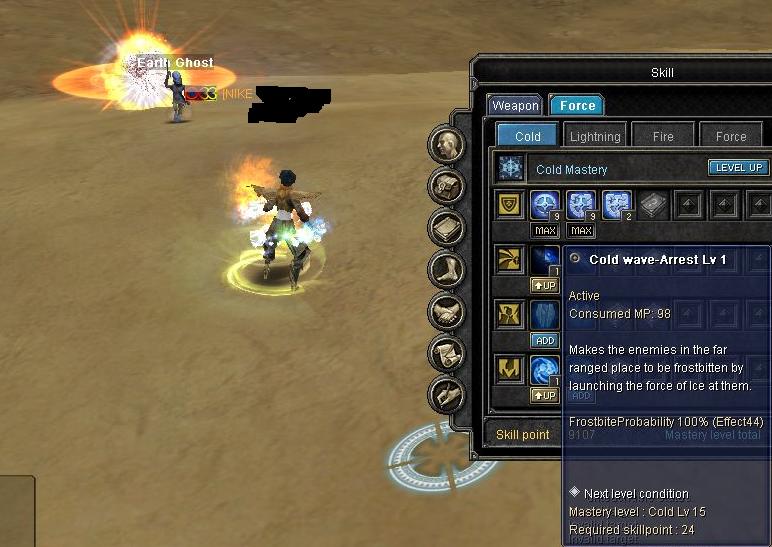This screenshot has height=547, width=772.
Task: Click the Cold Mastery snowflake icon
Action: pos(511,168)
